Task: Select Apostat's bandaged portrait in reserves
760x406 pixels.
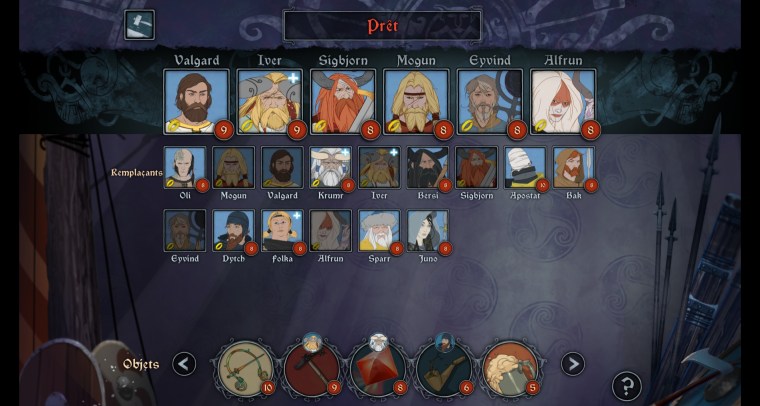Action: (x=525, y=168)
